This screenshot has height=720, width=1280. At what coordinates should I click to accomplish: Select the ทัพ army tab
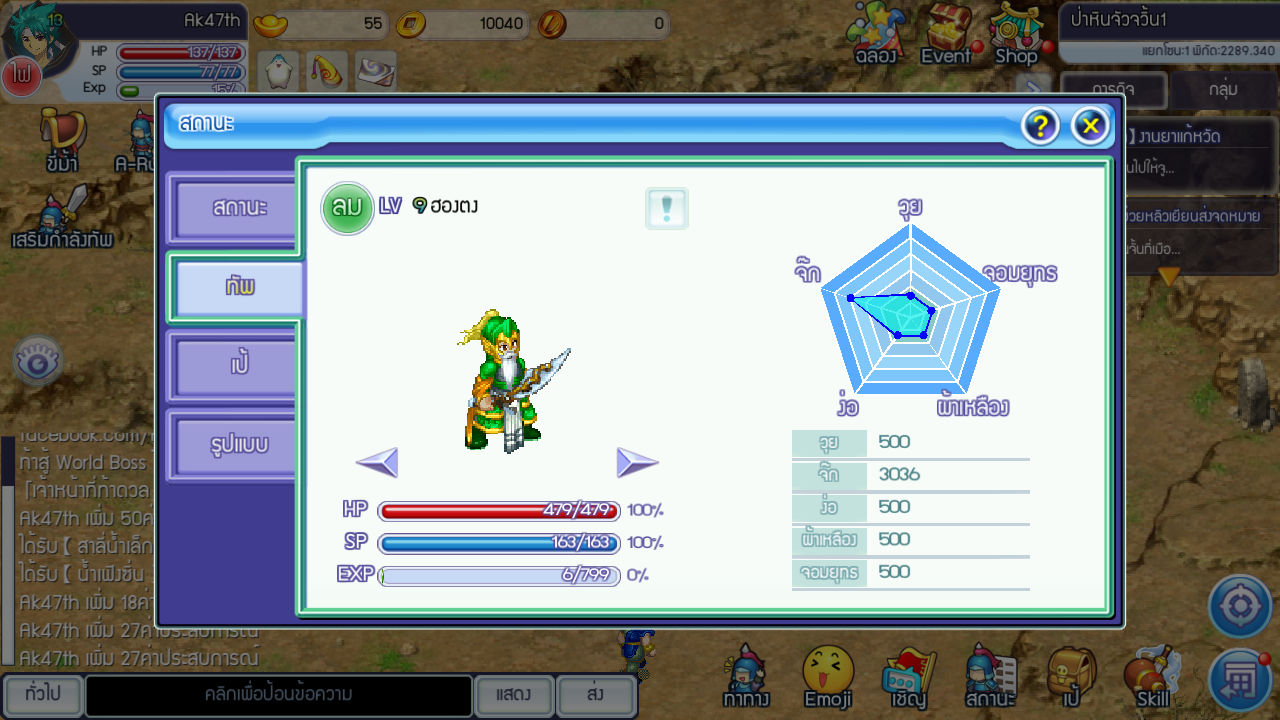point(239,287)
